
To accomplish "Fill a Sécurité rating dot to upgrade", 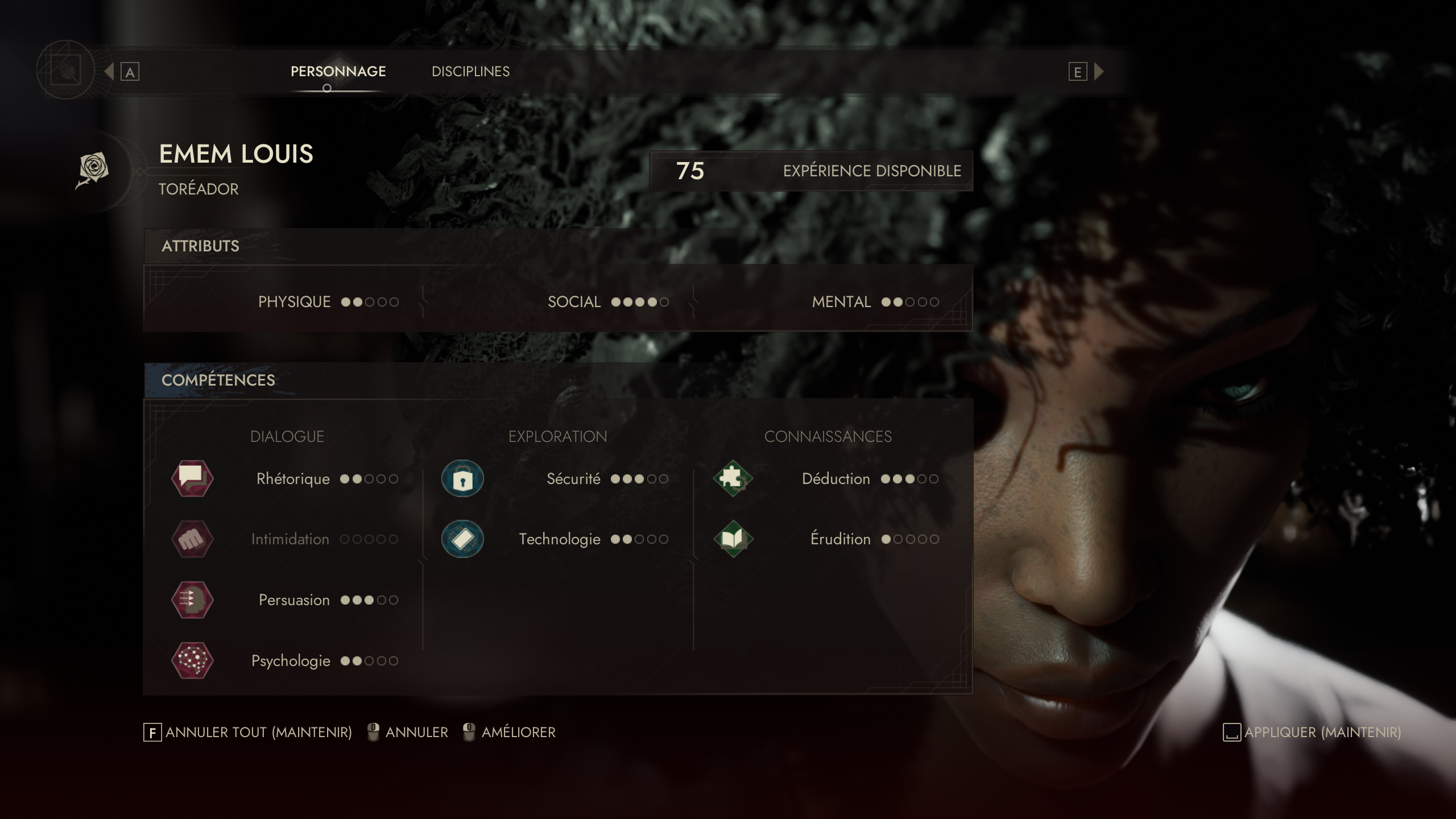I will pyautogui.click(x=651, y=478).
